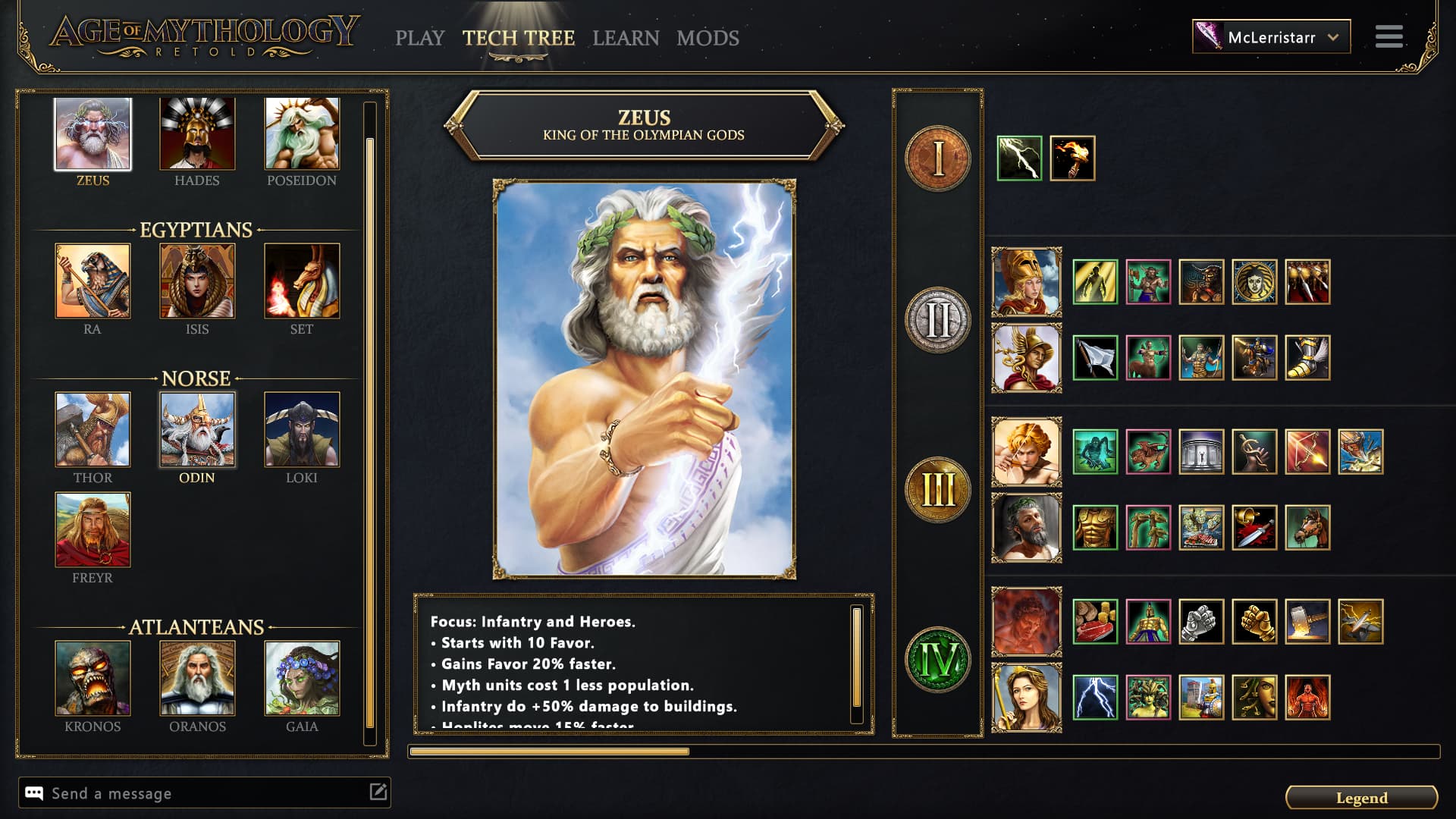The image size is (1456, 819).
Task: Open the Plenty god power icon
Action: [x=1095, y=622]
